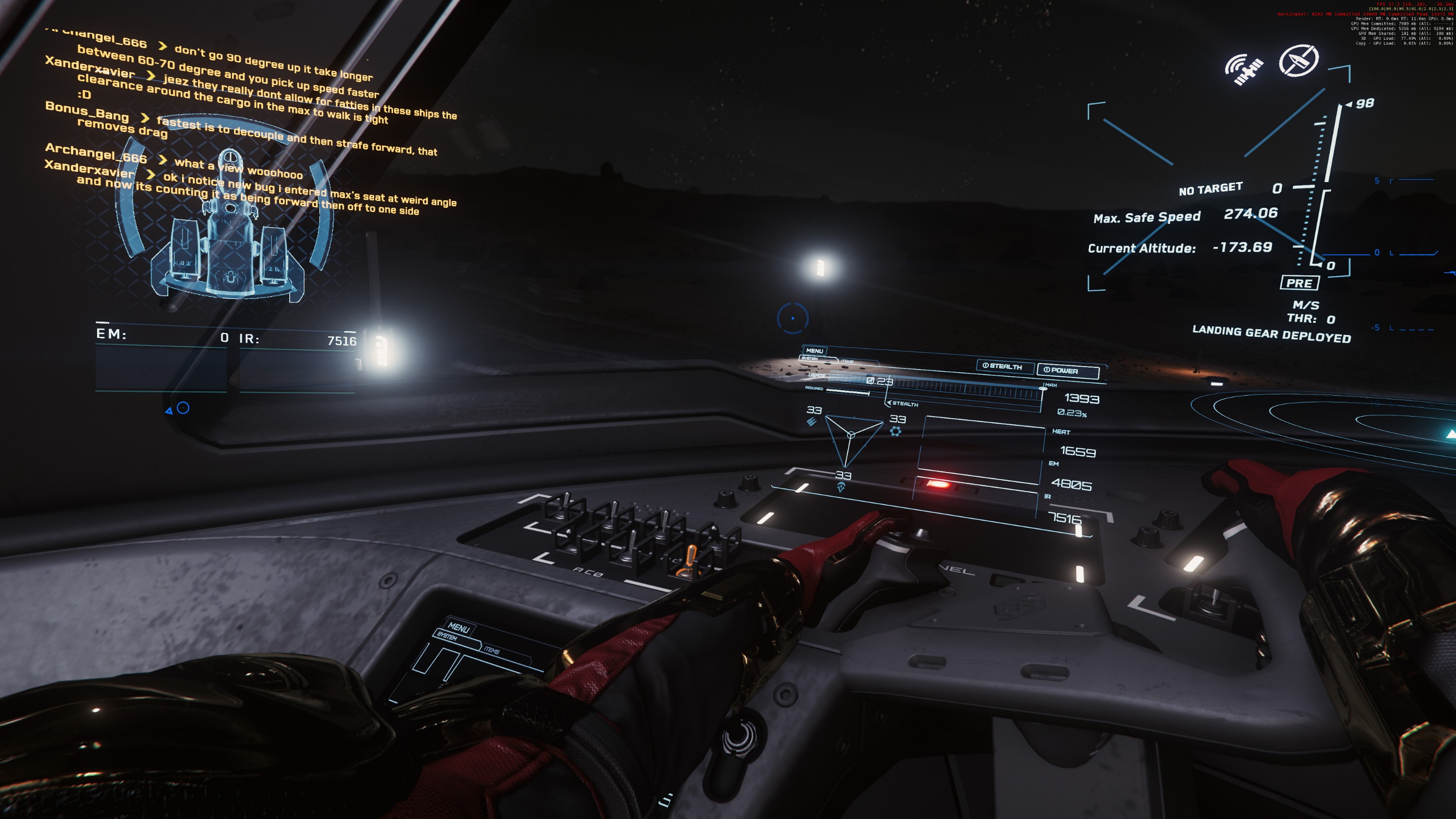Screen dimensions: 1456x819
Task: Open MENU on the holographic power display
Action: [814, 351]
